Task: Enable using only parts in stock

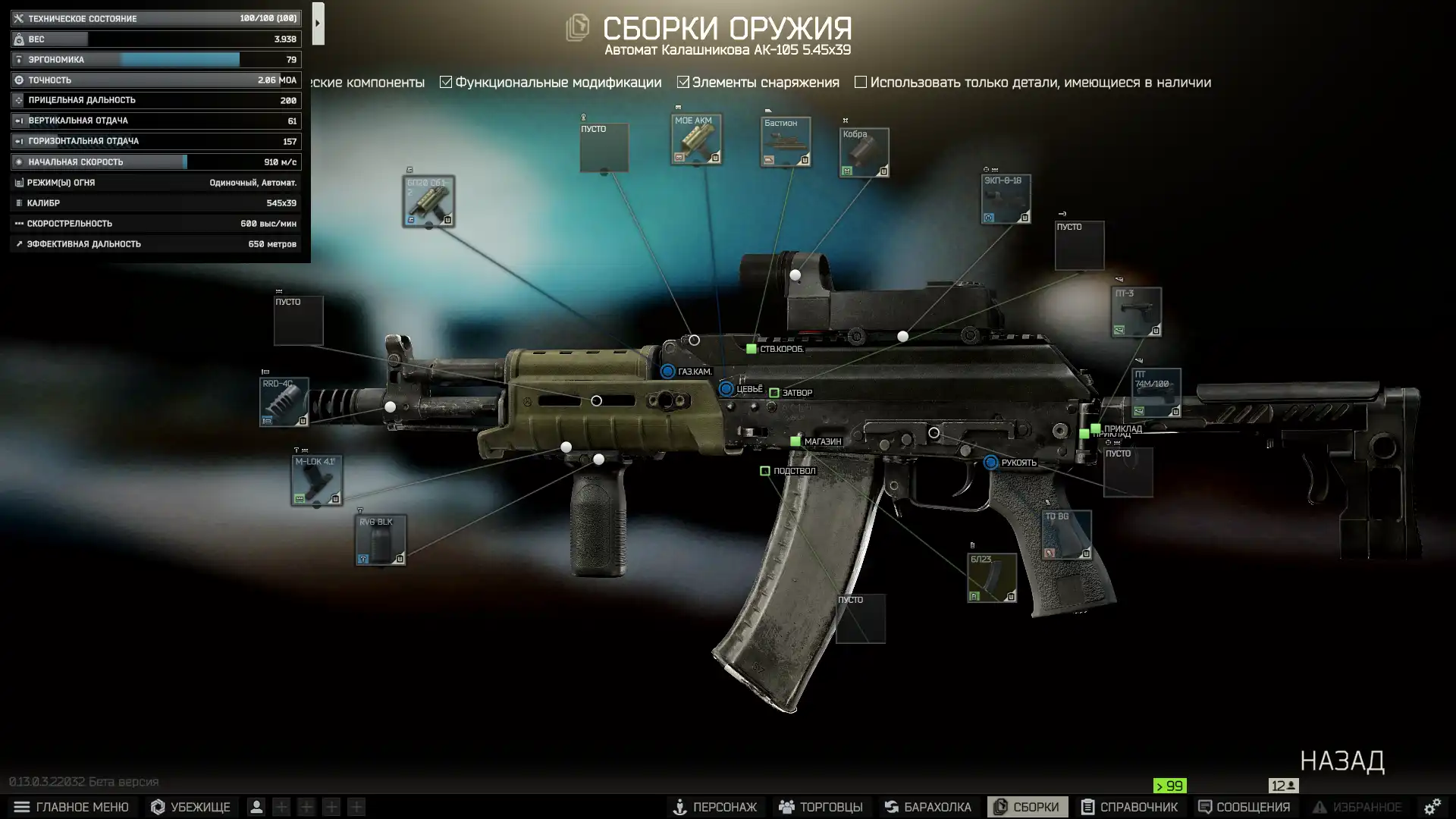Action: click(861, 83)
